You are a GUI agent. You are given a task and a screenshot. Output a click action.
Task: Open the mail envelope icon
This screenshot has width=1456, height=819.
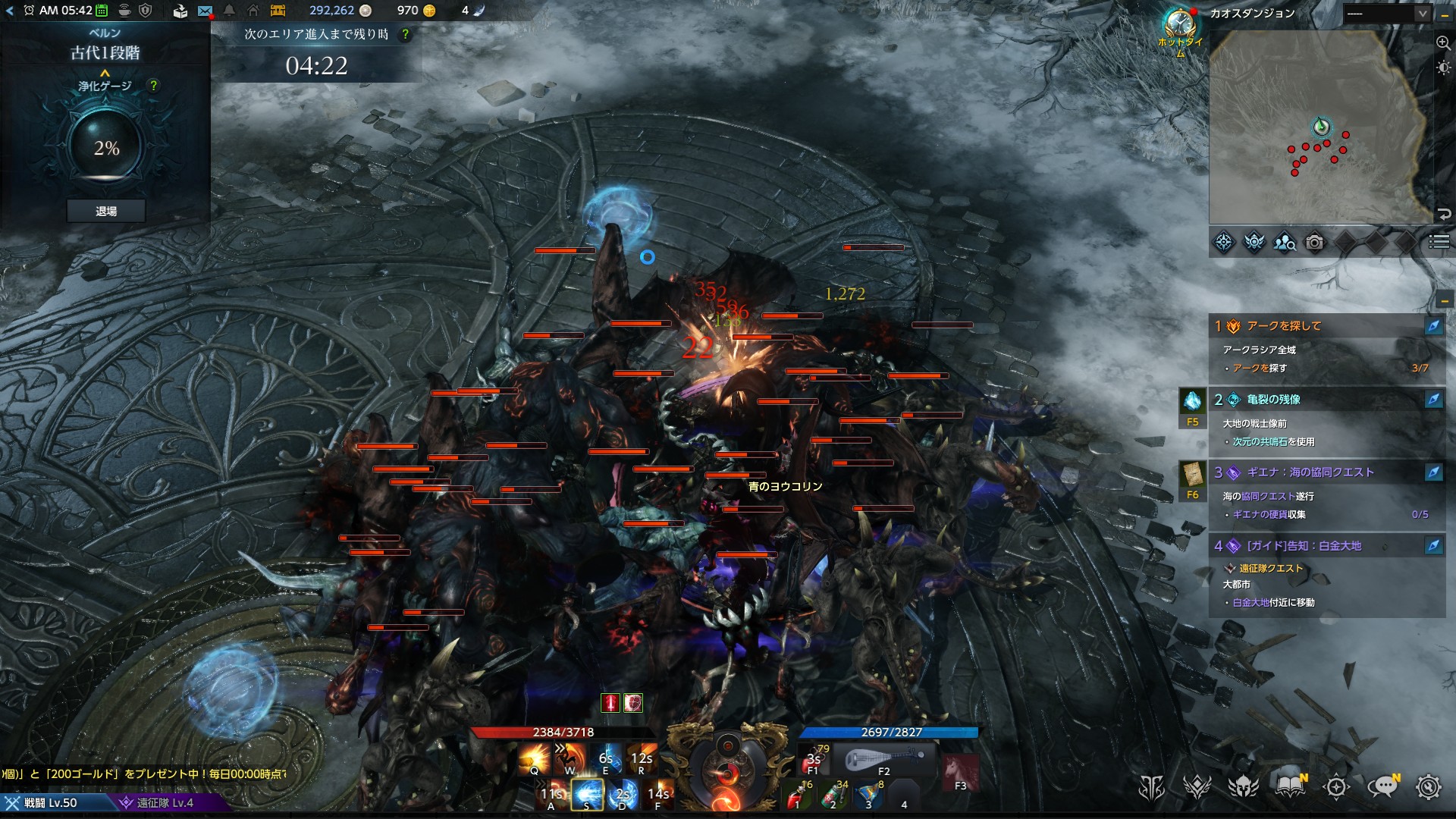[x=205, y=11]
